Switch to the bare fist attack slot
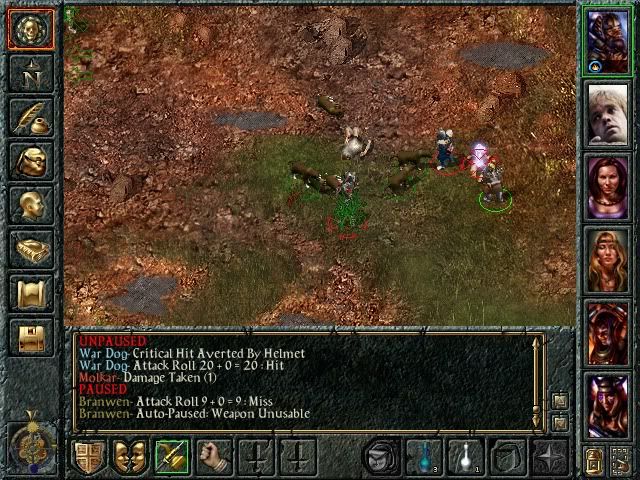The width and height of the screenshot is (640, 480). [x=212, y=457]
